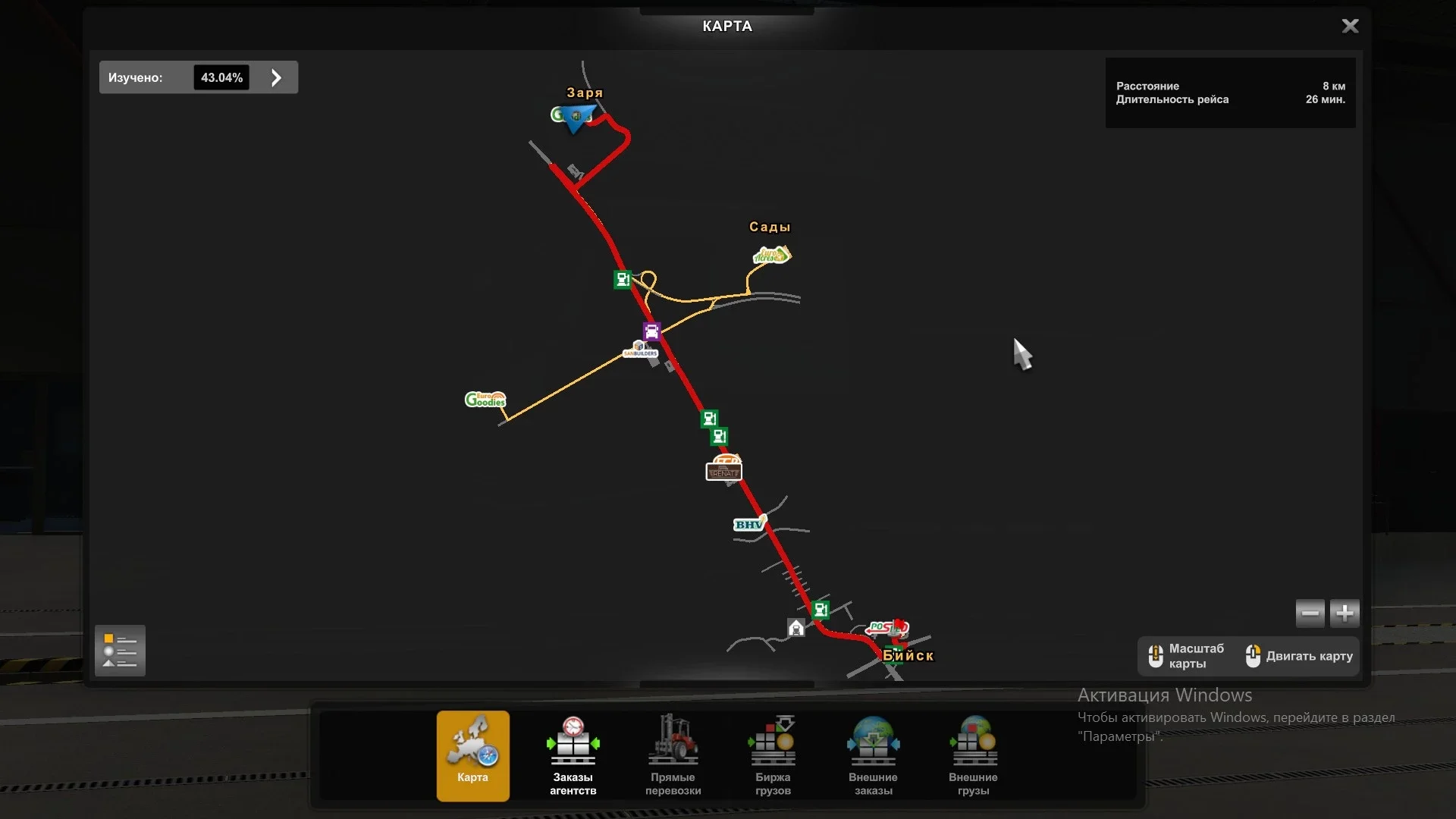
Task: Click the EuroAcres logo near Сады
Action: (x=770, y=256)
